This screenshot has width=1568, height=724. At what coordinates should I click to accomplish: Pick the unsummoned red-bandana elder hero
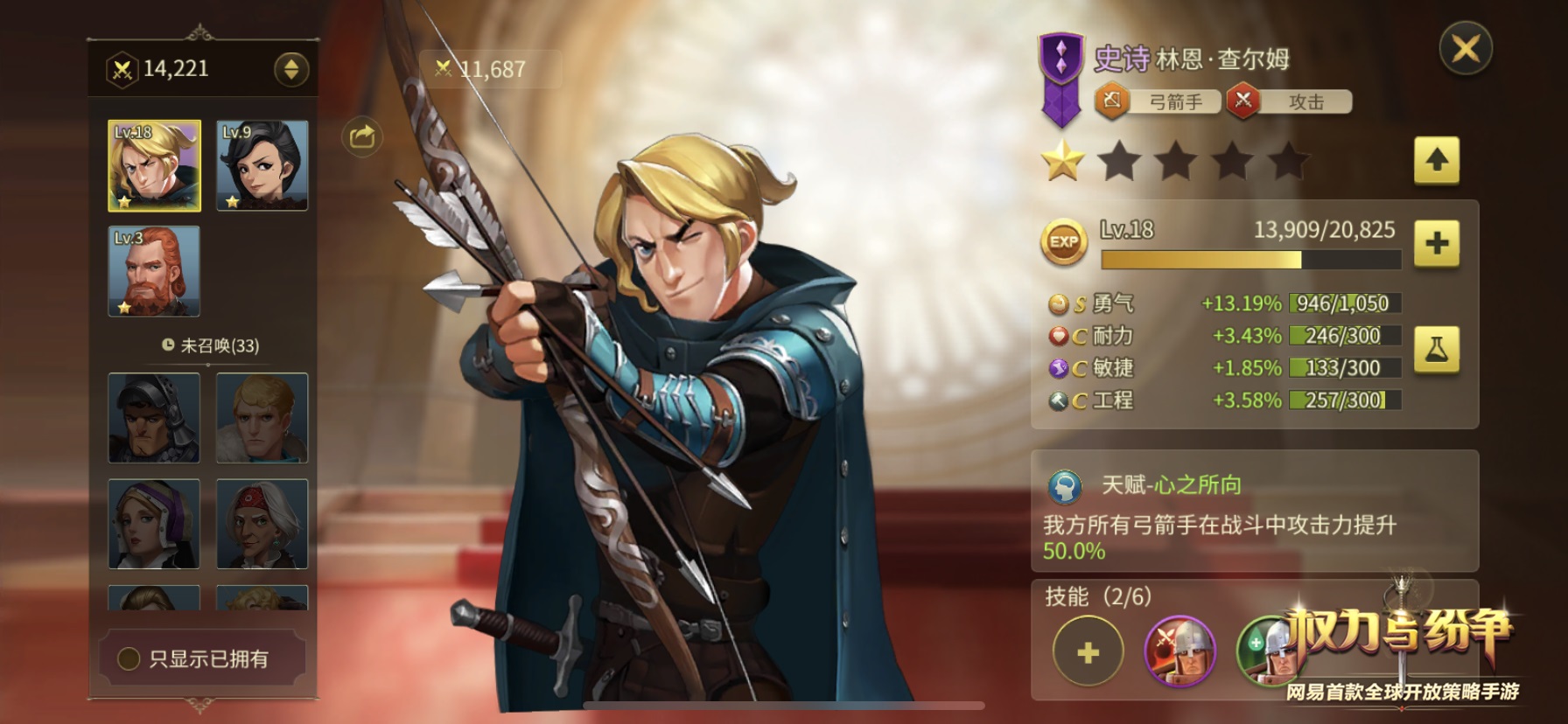coord(262,524)
